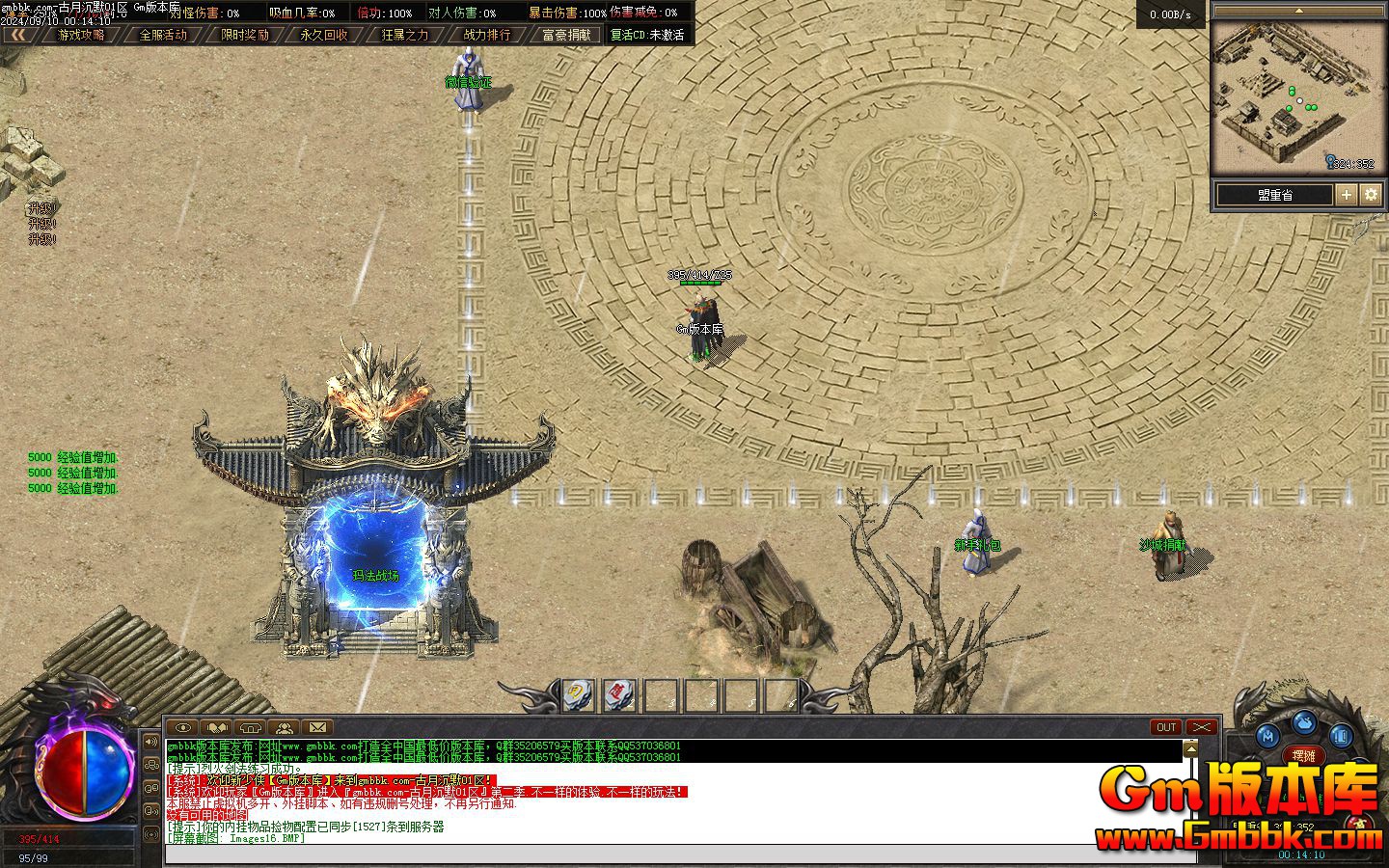Show the 战力排行 power ranking
Viewport: 1389px width, 868px height.
(487, 35)
